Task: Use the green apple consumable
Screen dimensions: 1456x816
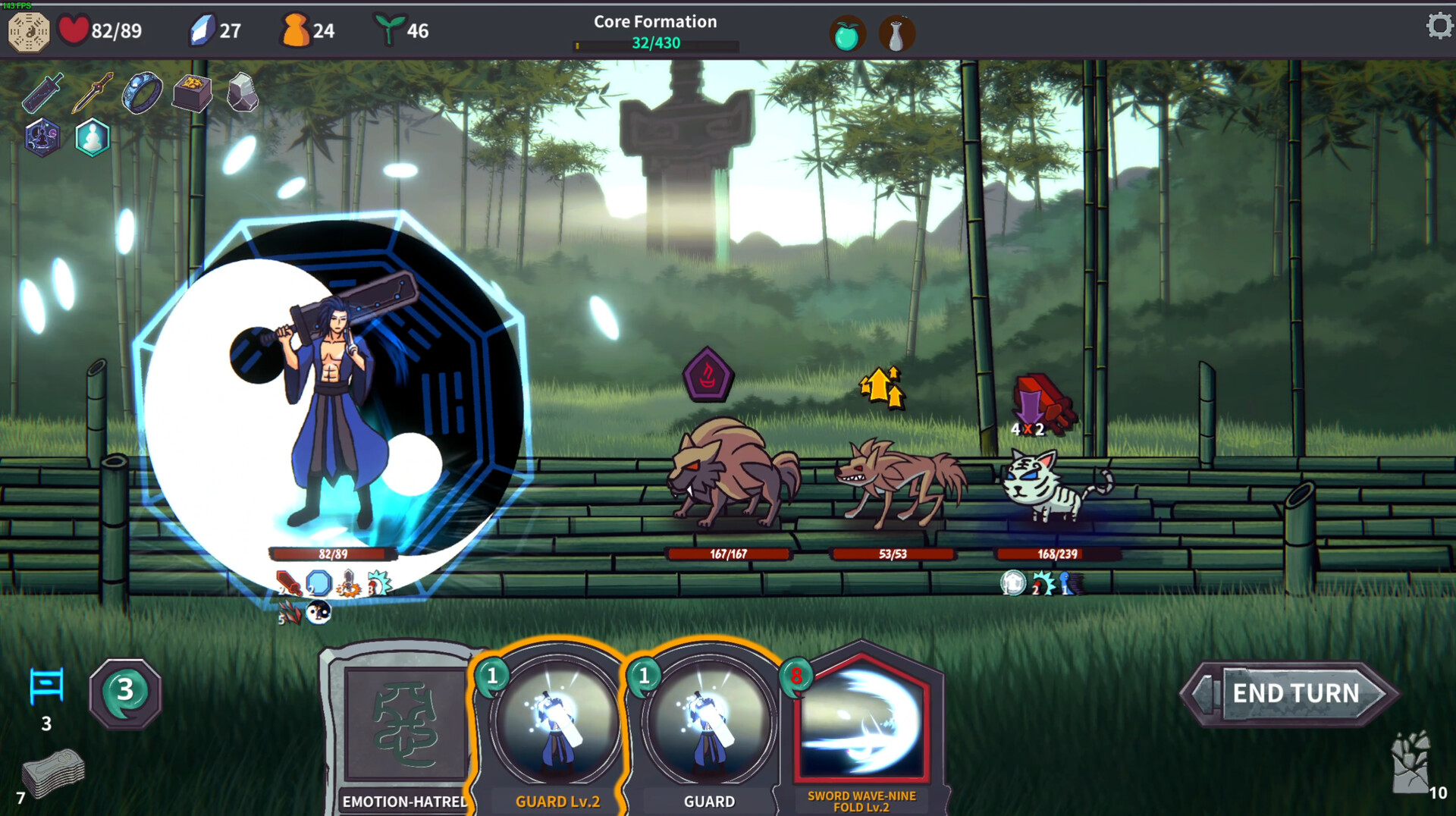Action: coord(846,34)
